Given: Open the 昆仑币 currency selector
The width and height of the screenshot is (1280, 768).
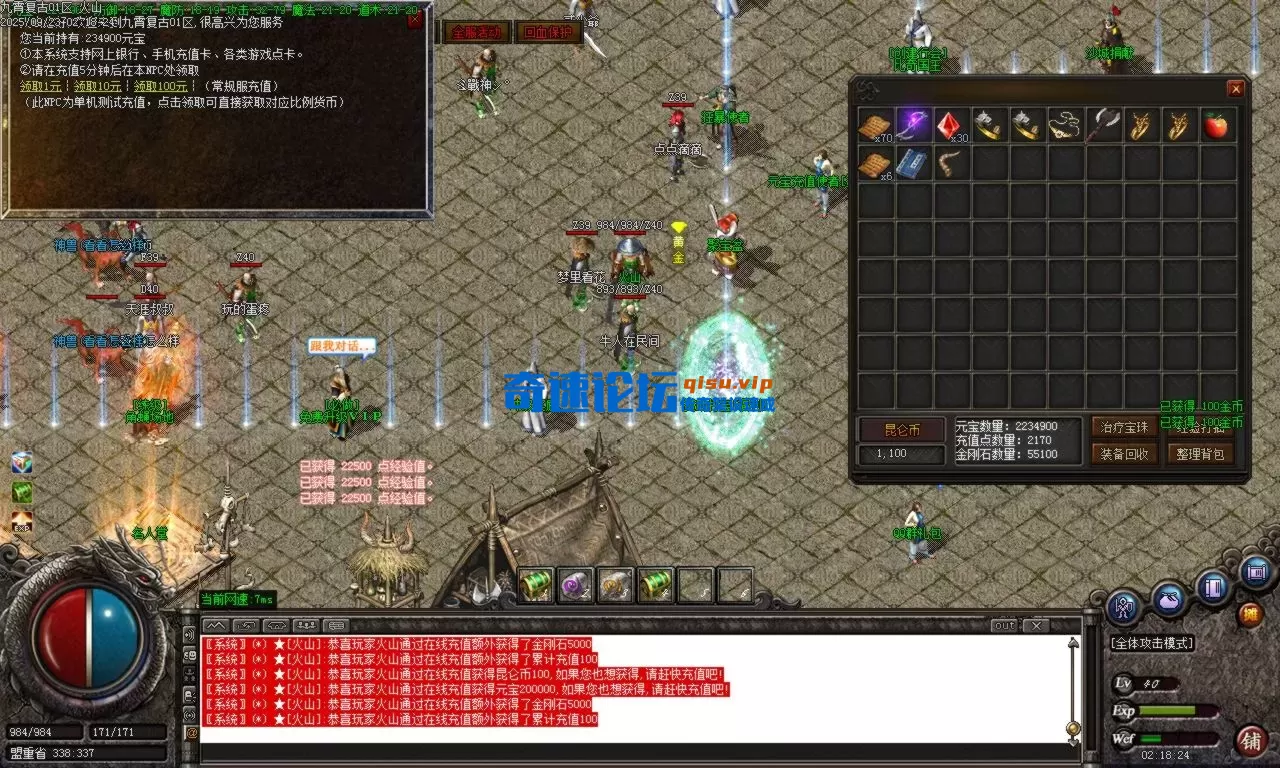Looking at the screenshot, I should coord(901,429).
